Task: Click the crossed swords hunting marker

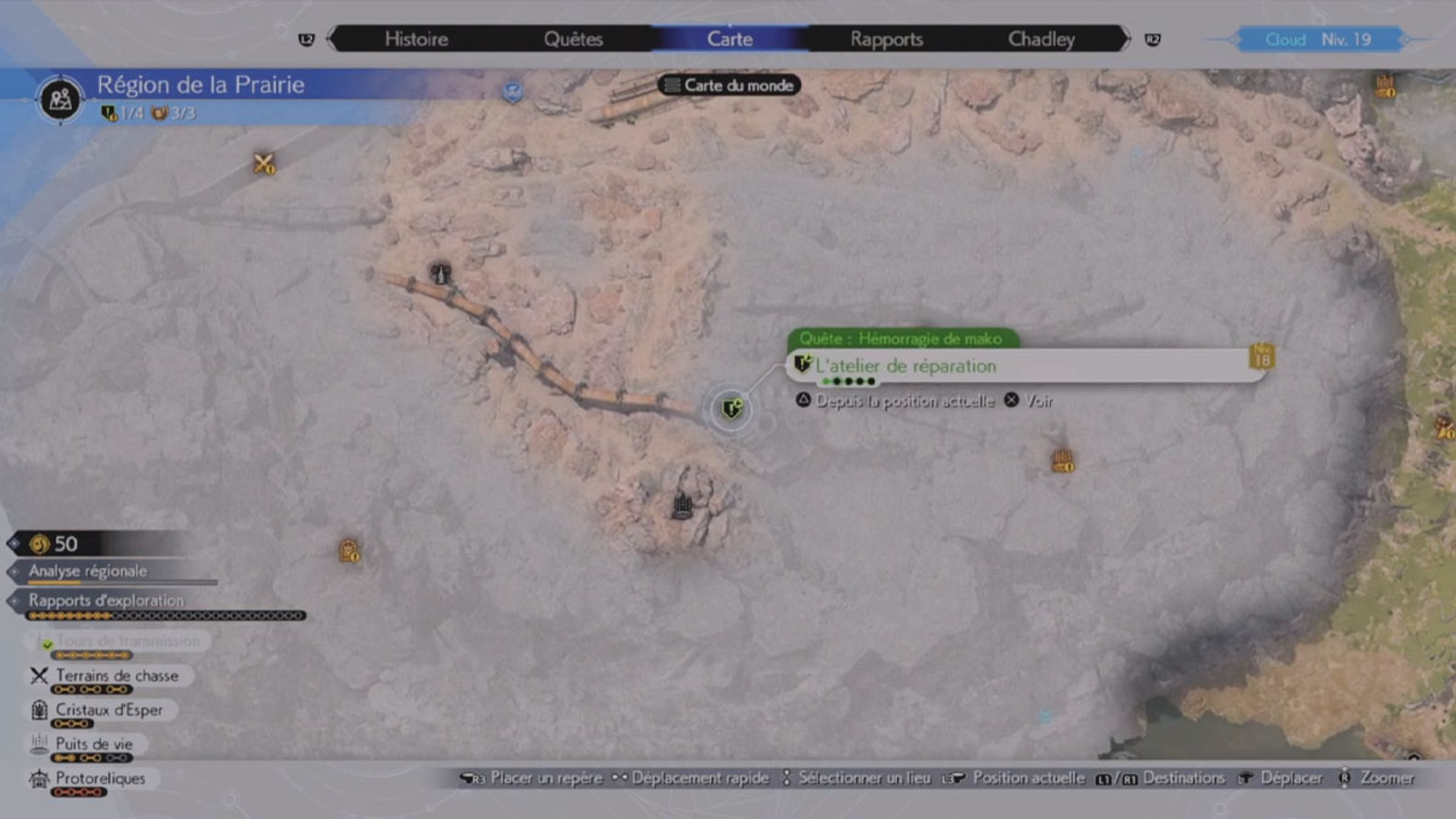Action: point(264,163)
